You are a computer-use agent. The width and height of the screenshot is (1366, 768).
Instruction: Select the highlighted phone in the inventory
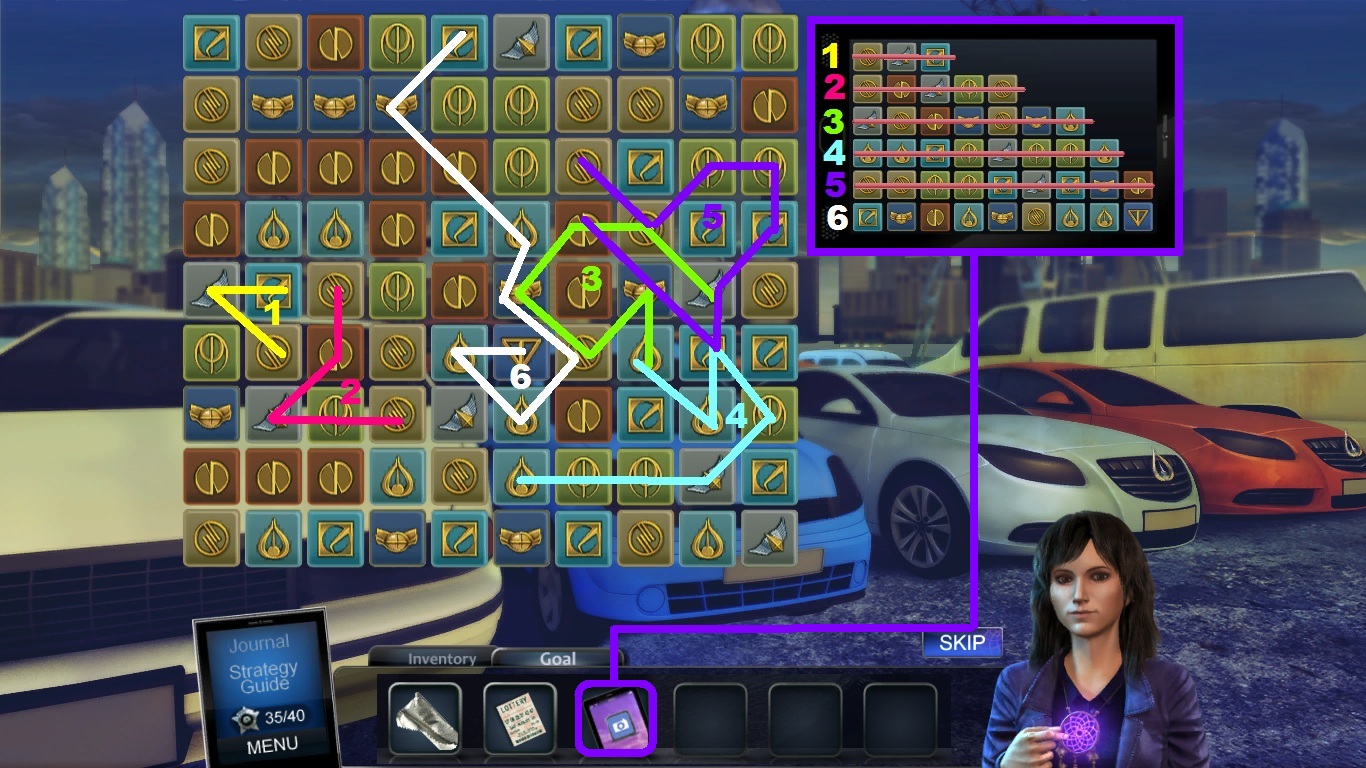[x=613, y=718]
